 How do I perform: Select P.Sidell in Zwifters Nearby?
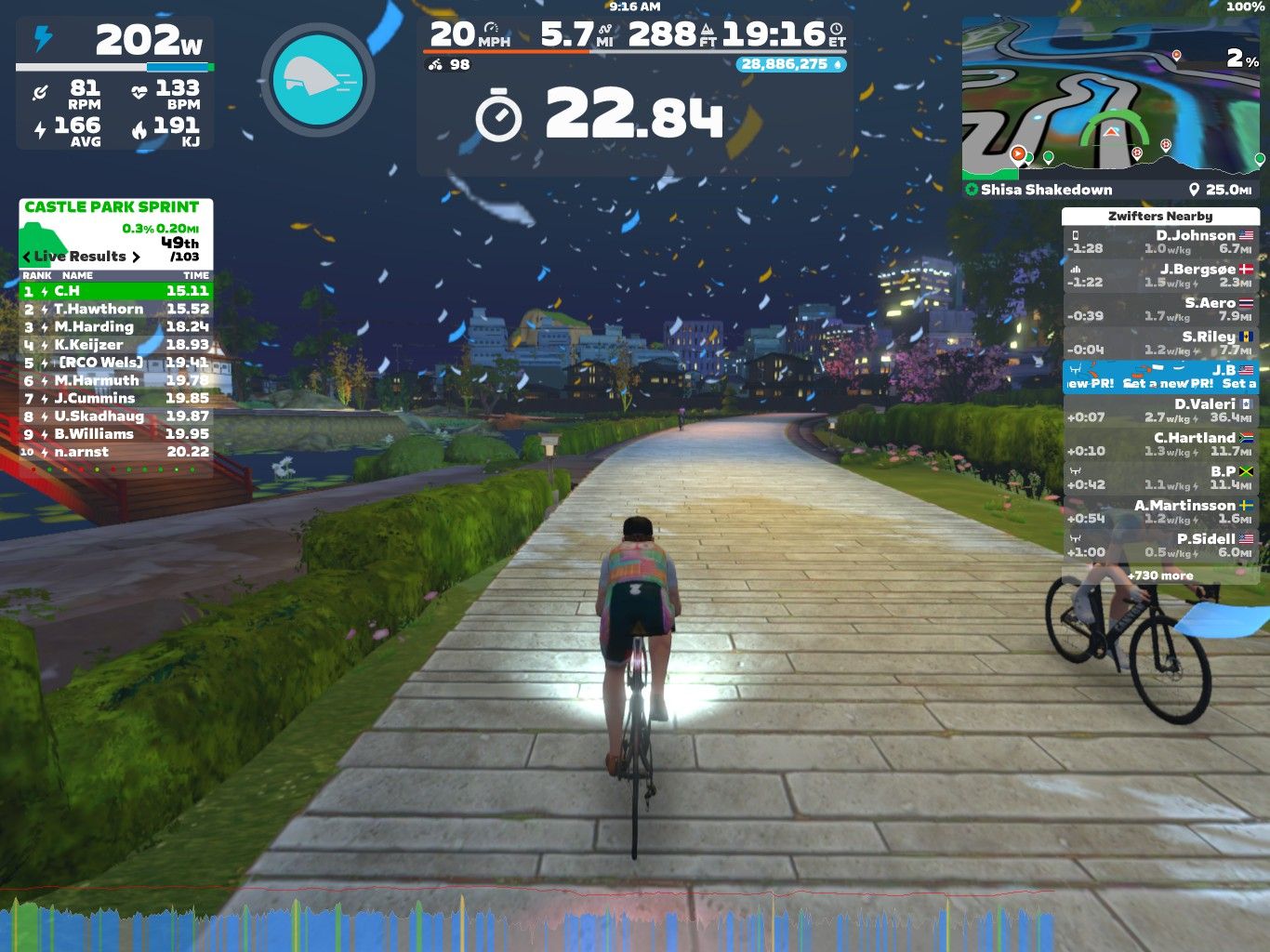pyautogui.click(x=1160, y=545)
